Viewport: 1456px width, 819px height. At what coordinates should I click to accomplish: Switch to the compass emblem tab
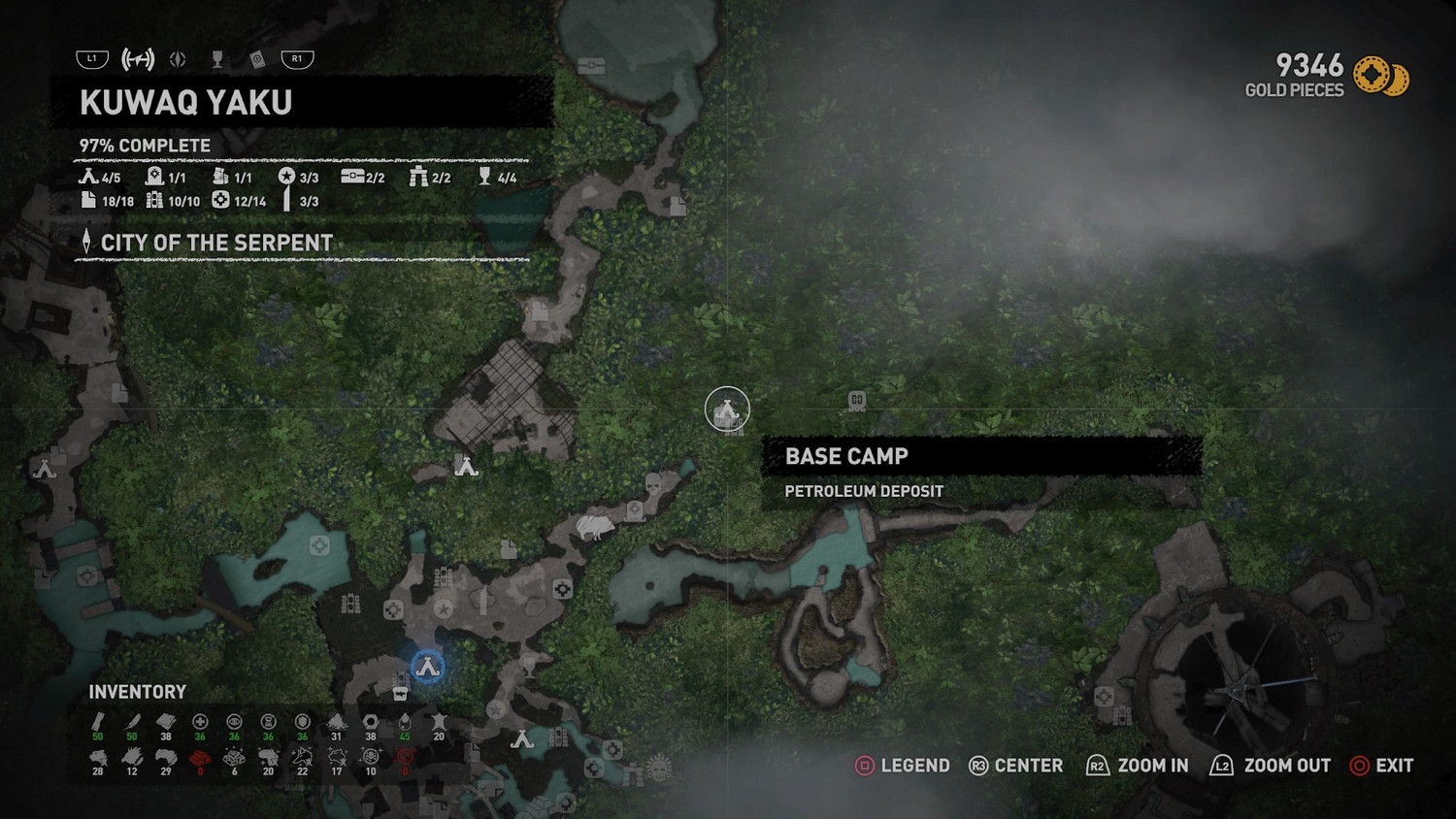click(x=178, y=59)
